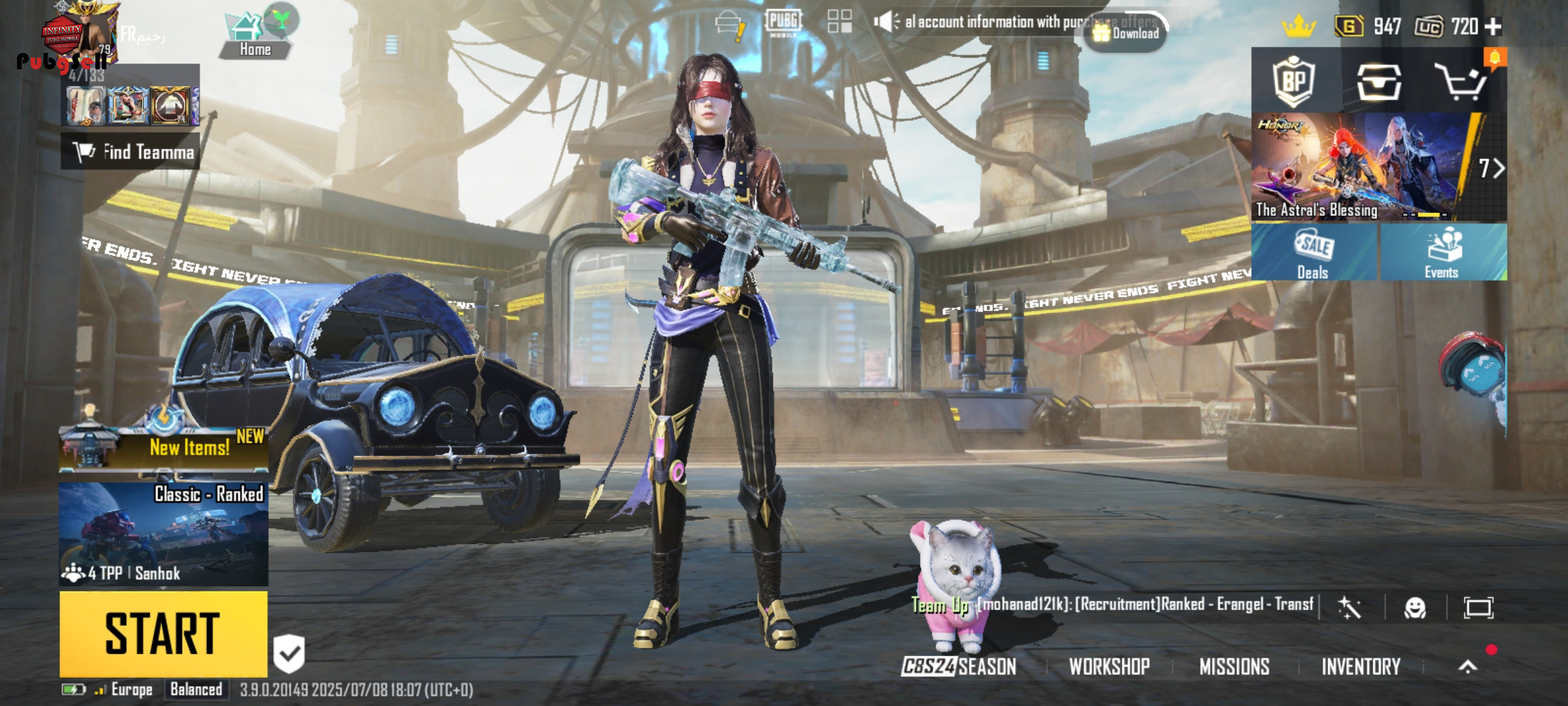Viewport: 1568px width, 706px height.
Task: Open the BP pass icon
Action: pyautogui.click(x=1294, y=82)
